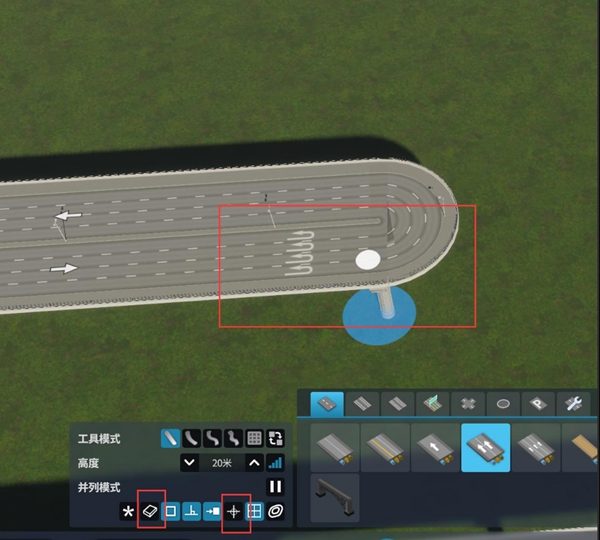Viewport: 600px width, 540px height.
Task: Increase the road elevation height
Action: [x=254, y=462]
